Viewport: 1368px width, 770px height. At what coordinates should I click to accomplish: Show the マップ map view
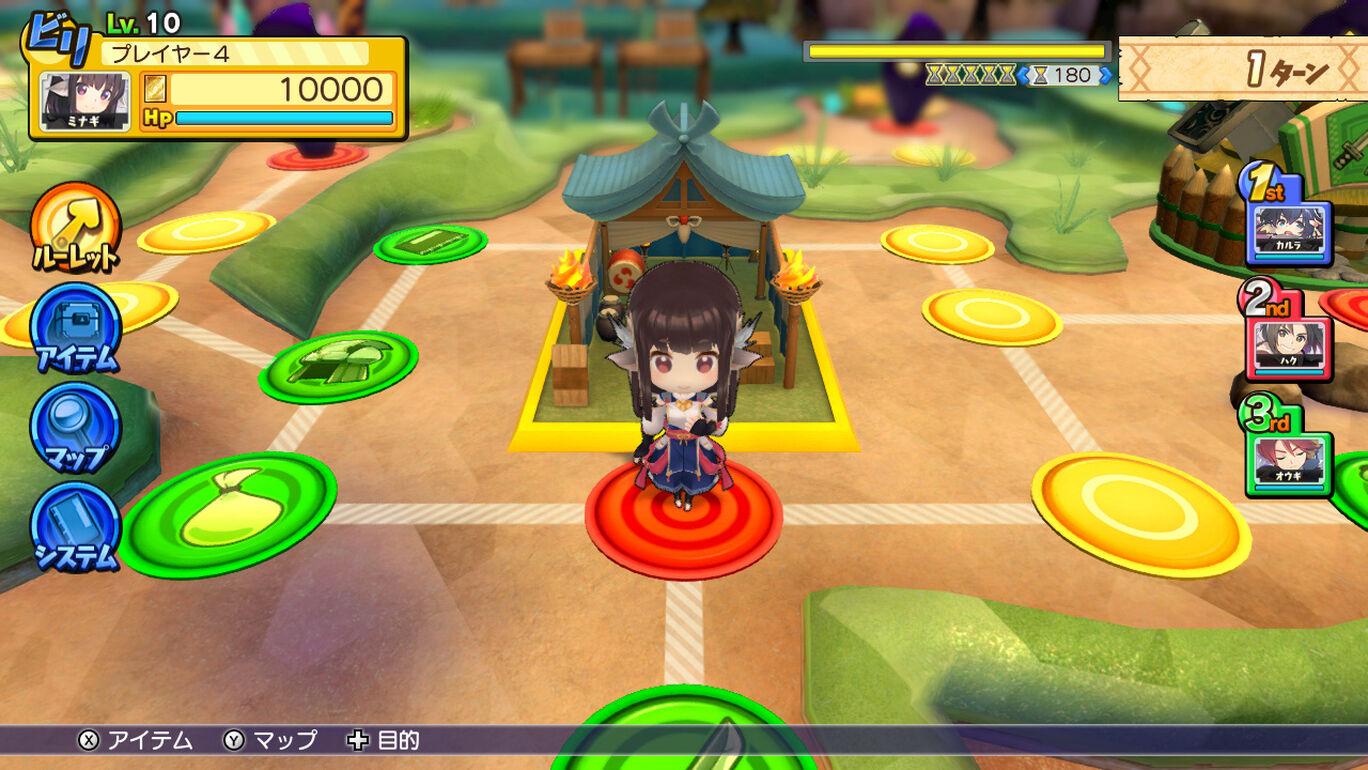(75, 427)
